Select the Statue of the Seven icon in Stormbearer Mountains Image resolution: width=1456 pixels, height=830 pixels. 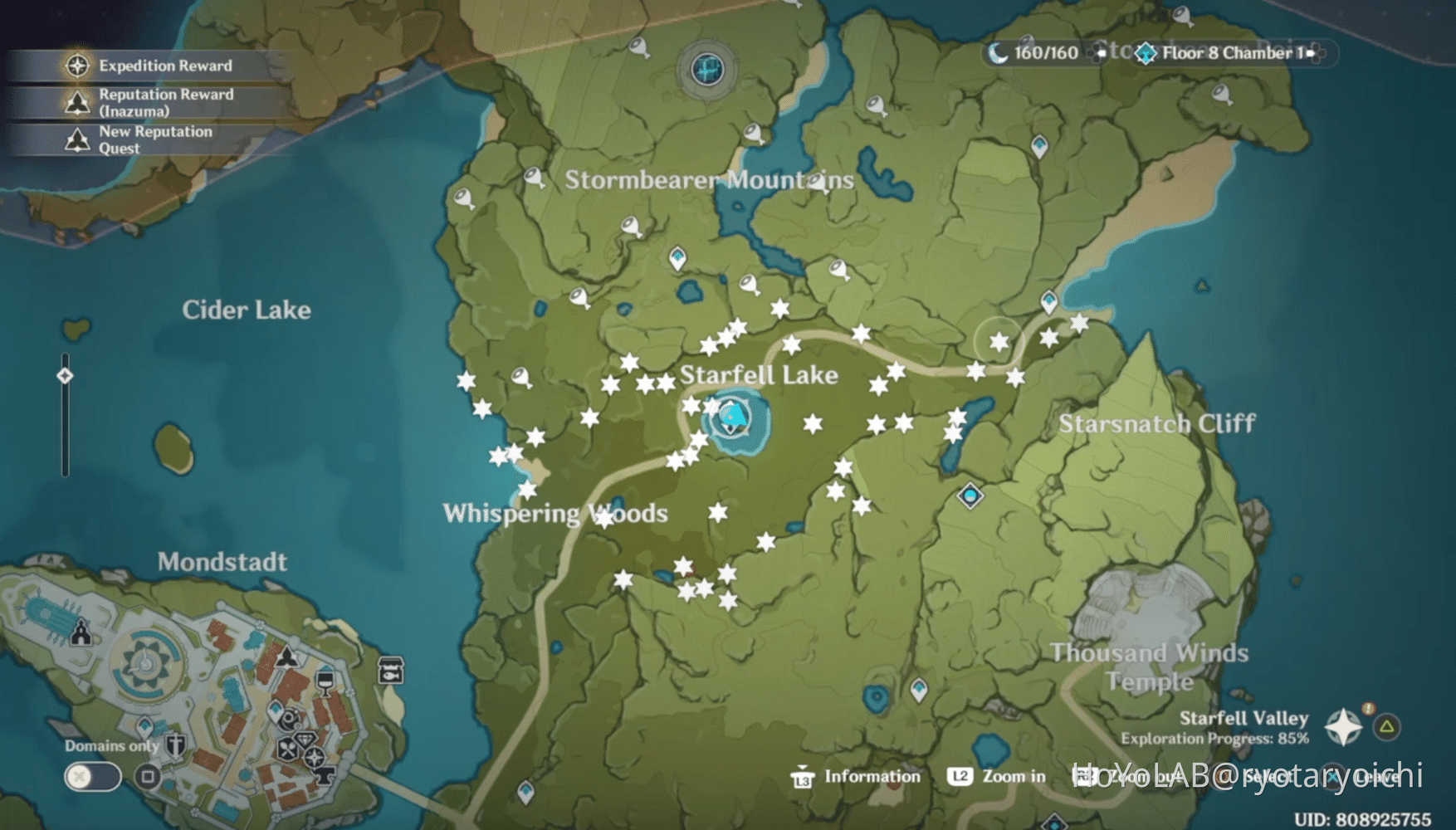707,71
